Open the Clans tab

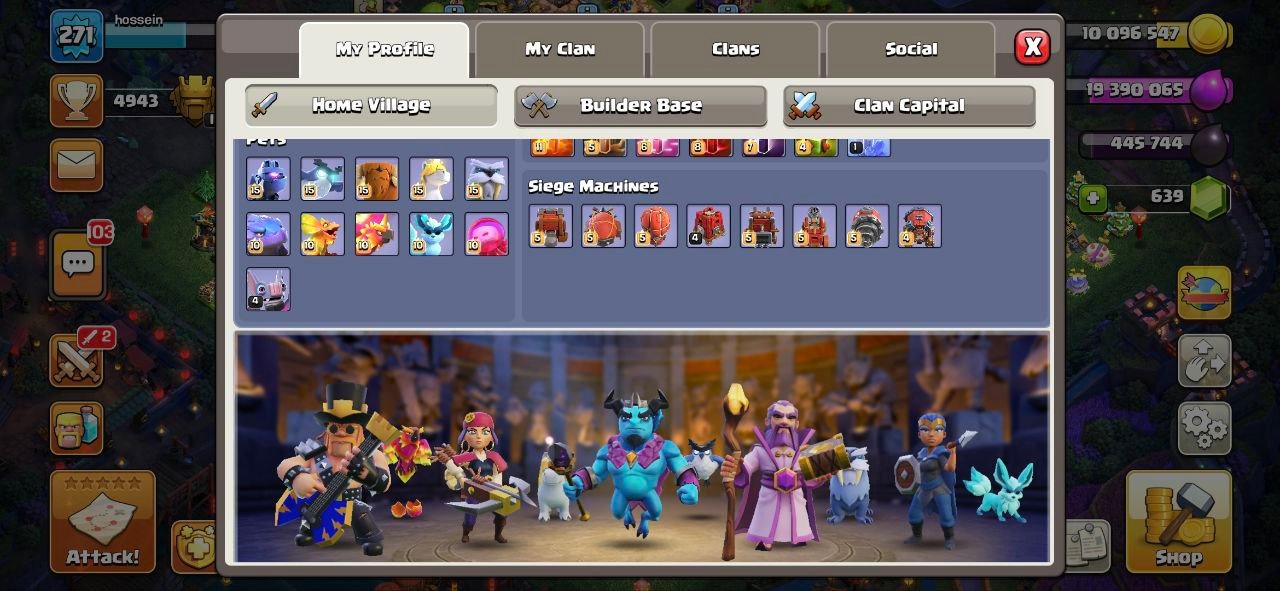735,49
